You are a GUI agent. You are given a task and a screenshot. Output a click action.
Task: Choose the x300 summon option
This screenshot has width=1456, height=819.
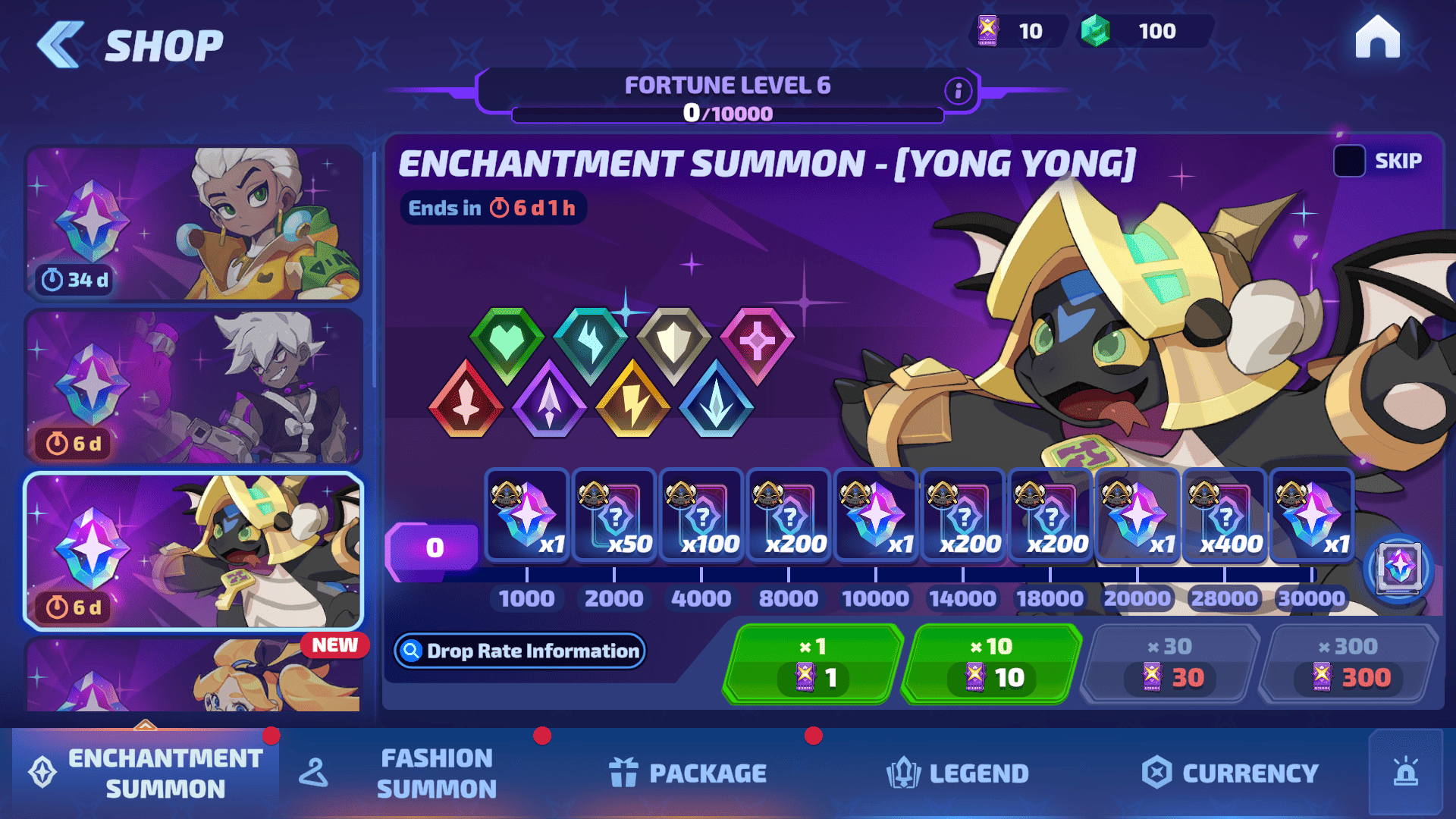(x=1348, y=664)
